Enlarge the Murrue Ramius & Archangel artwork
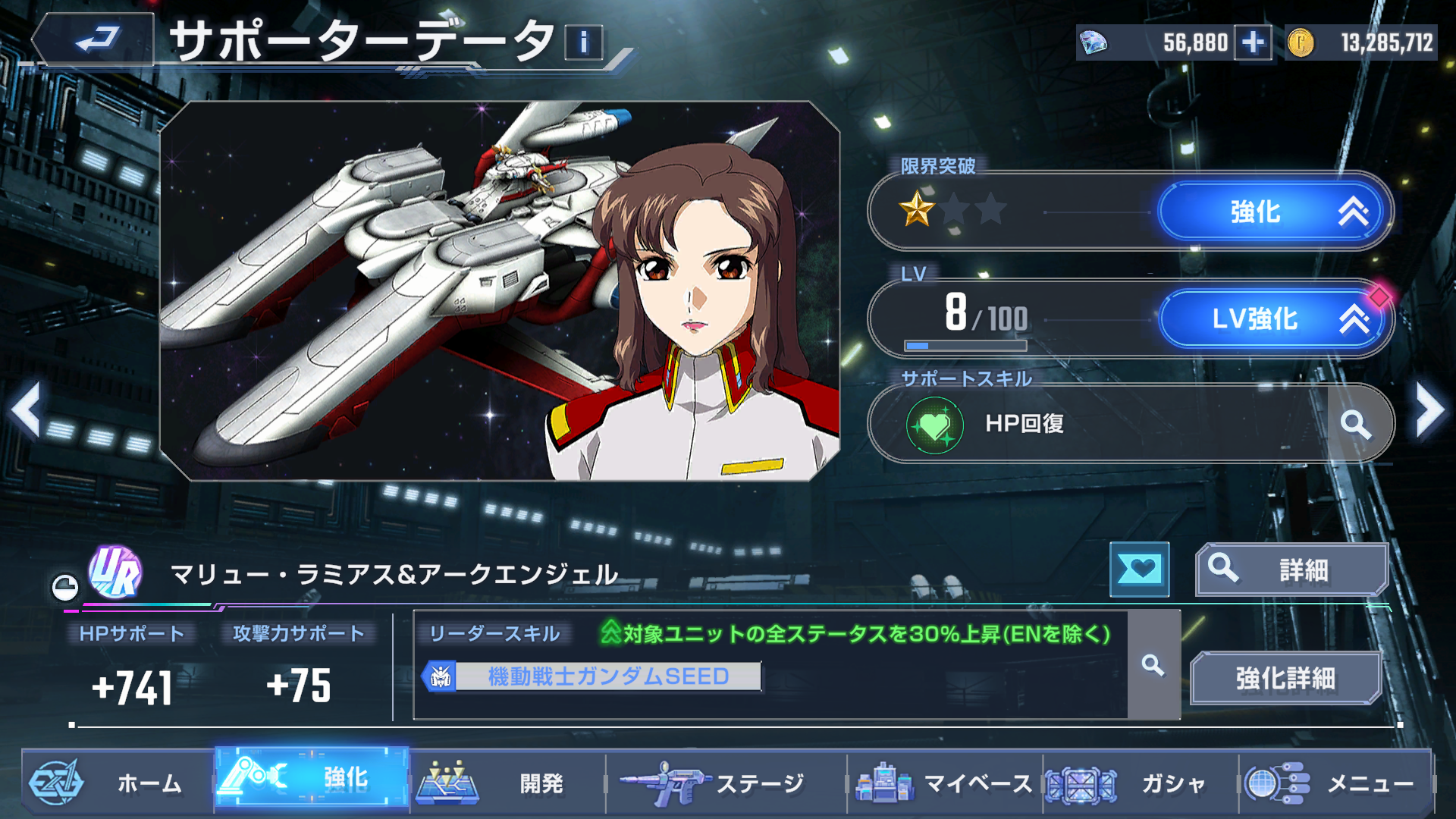This screenshot has width=1456, height=819. [x=499, y=291]
